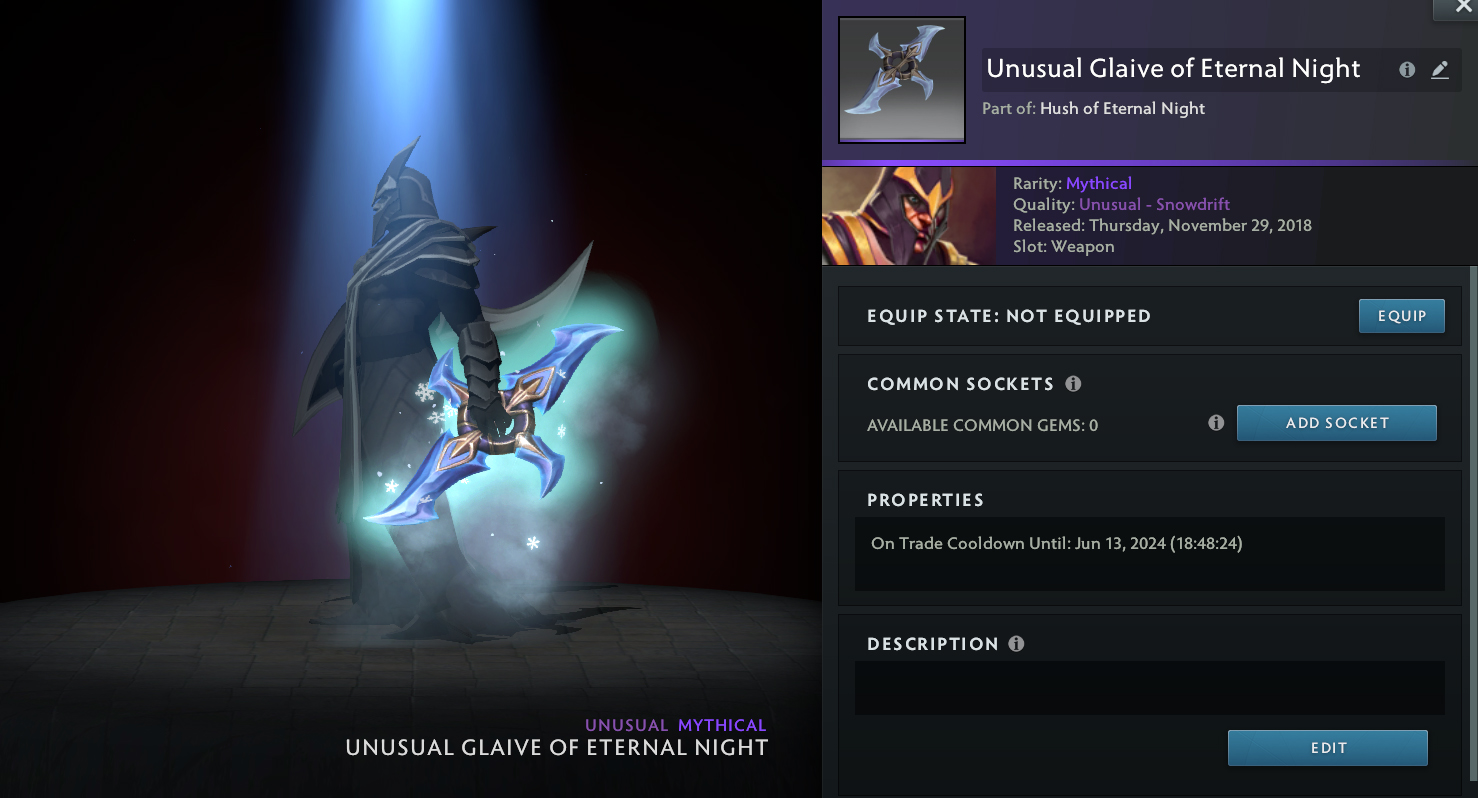Click the Silencer hero portrait
The width and height of the screenshot is (1478, 798).
[x=908, y=216]
